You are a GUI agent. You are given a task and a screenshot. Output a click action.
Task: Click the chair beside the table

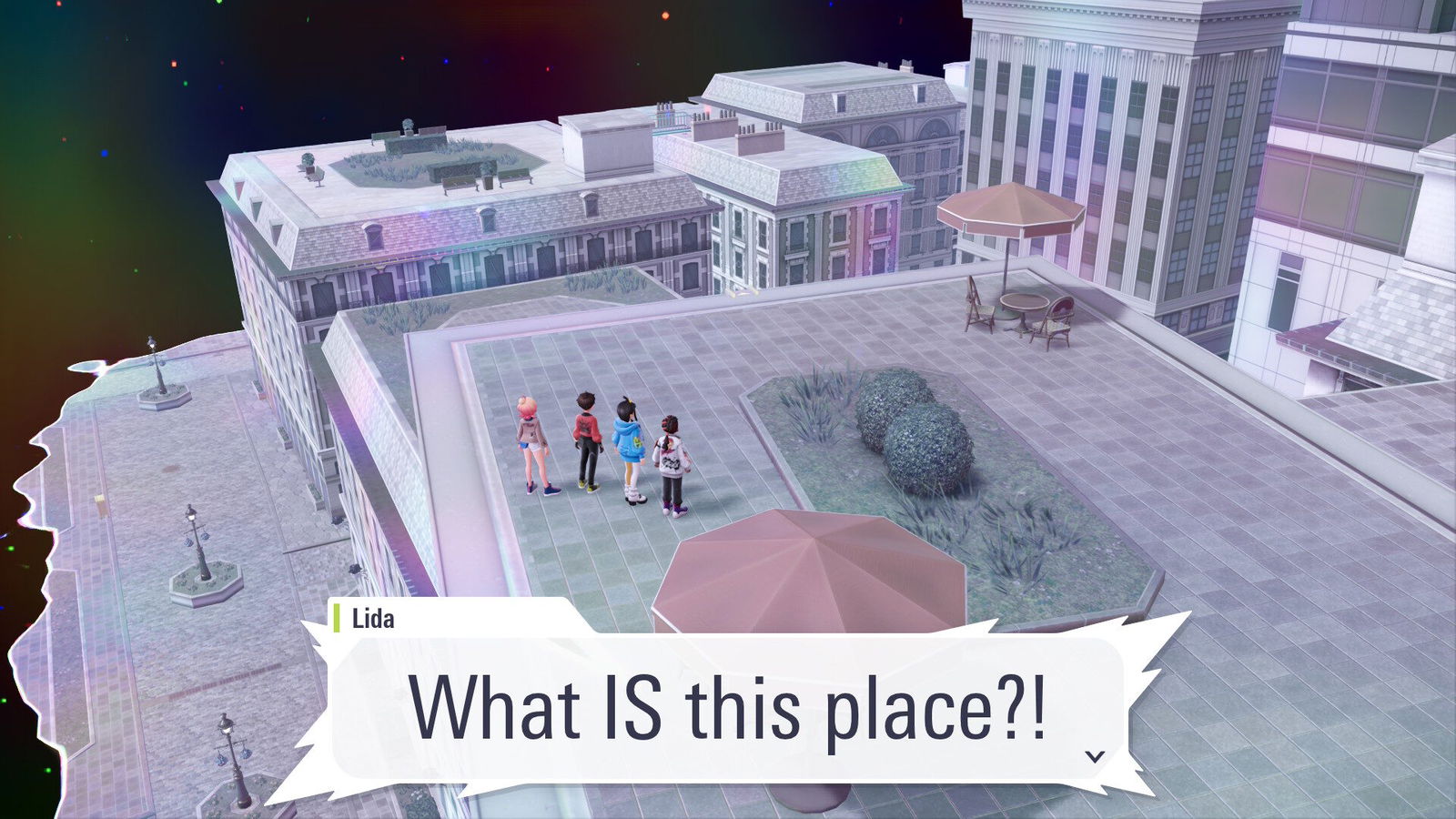(x=978, y=309)
